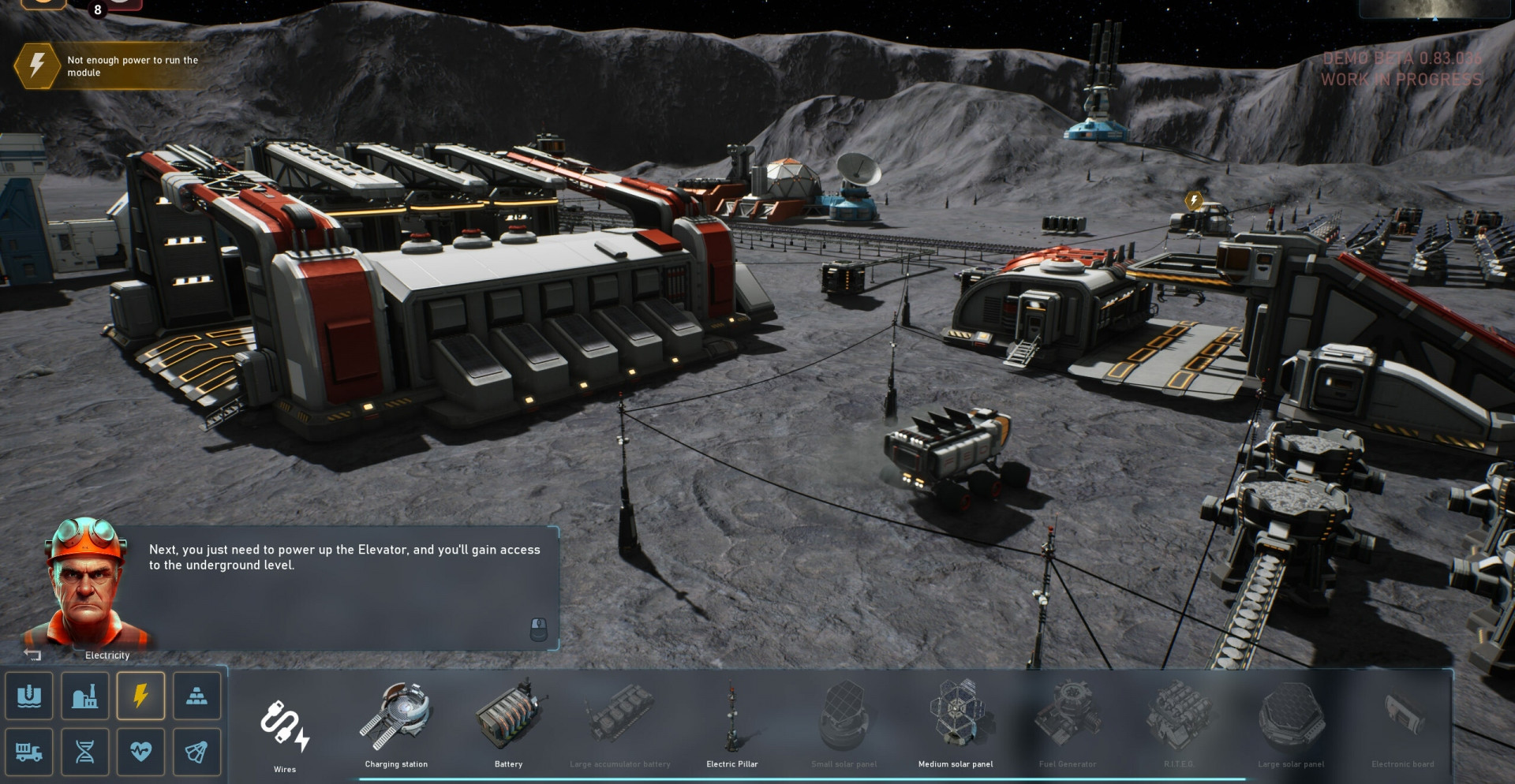Click the return arrow above the build categories
1515x784 pixels.
pos(32,655)
